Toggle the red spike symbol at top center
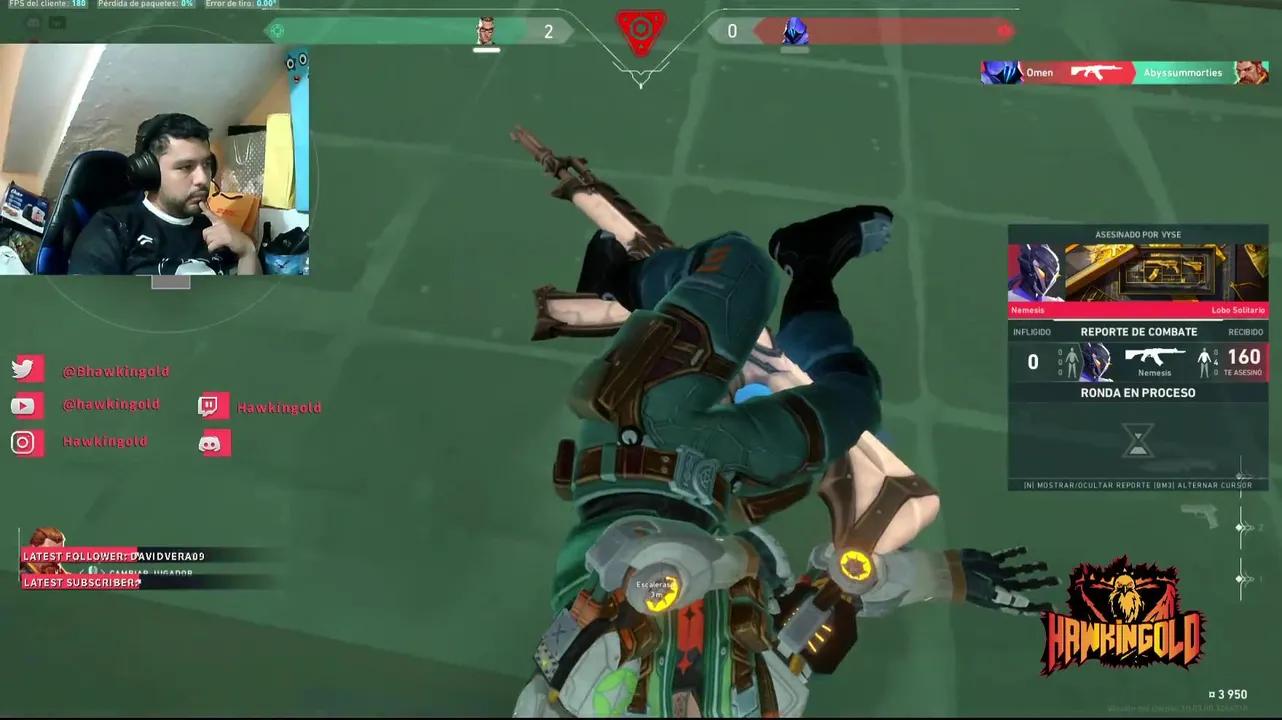Screen dimensions: 1282x720 point(640,31)
